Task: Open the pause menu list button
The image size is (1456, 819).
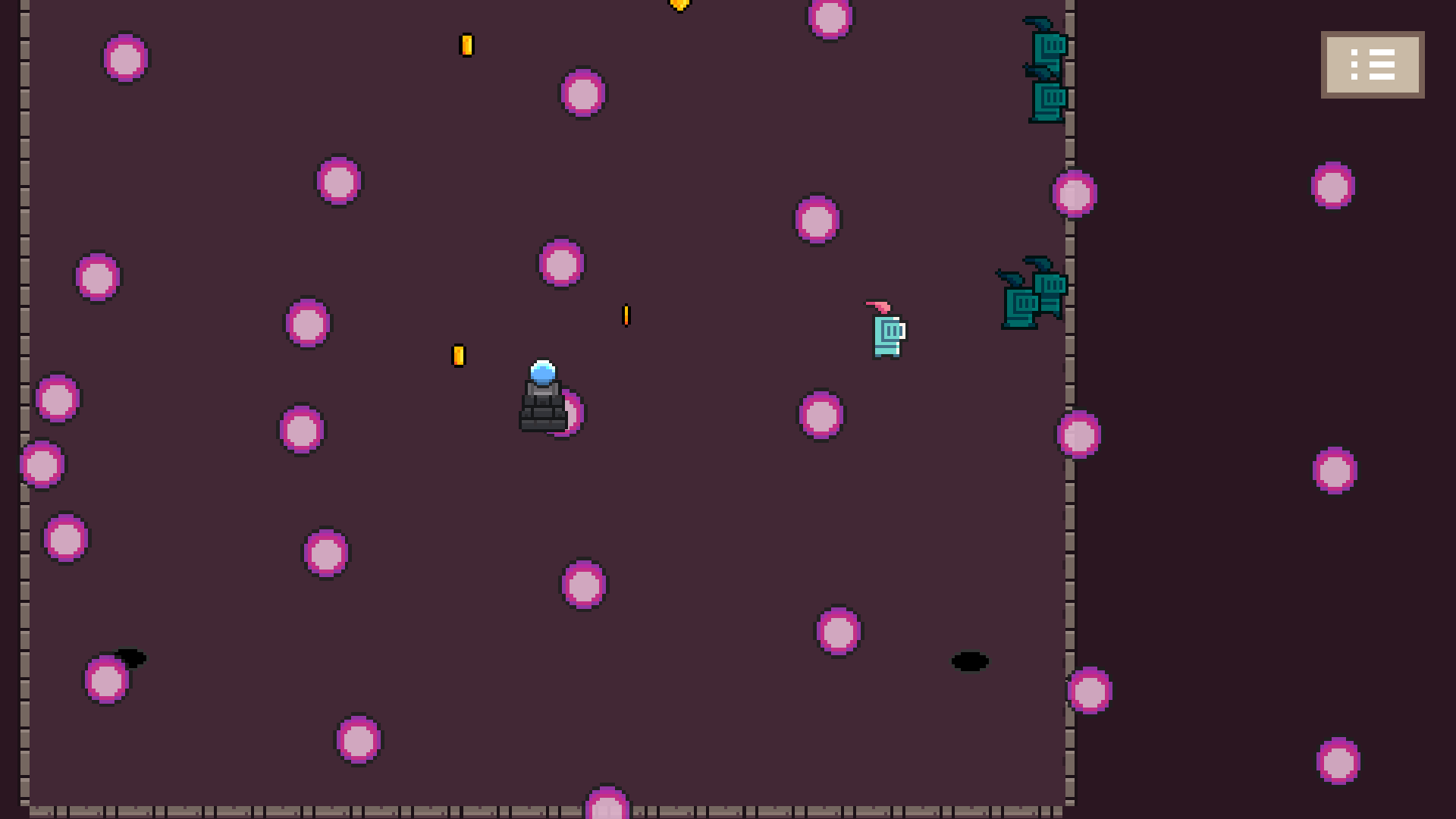Action: [1372, 64]
